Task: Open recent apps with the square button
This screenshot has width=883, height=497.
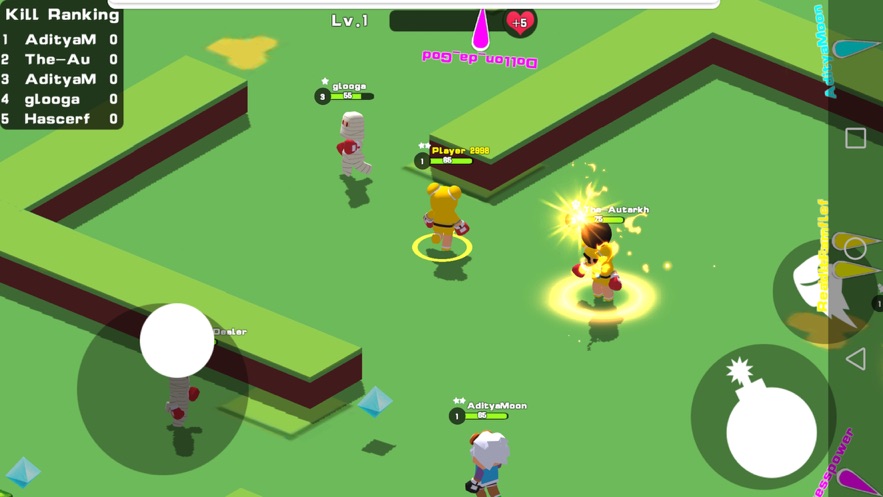Action: click(855, 138)
